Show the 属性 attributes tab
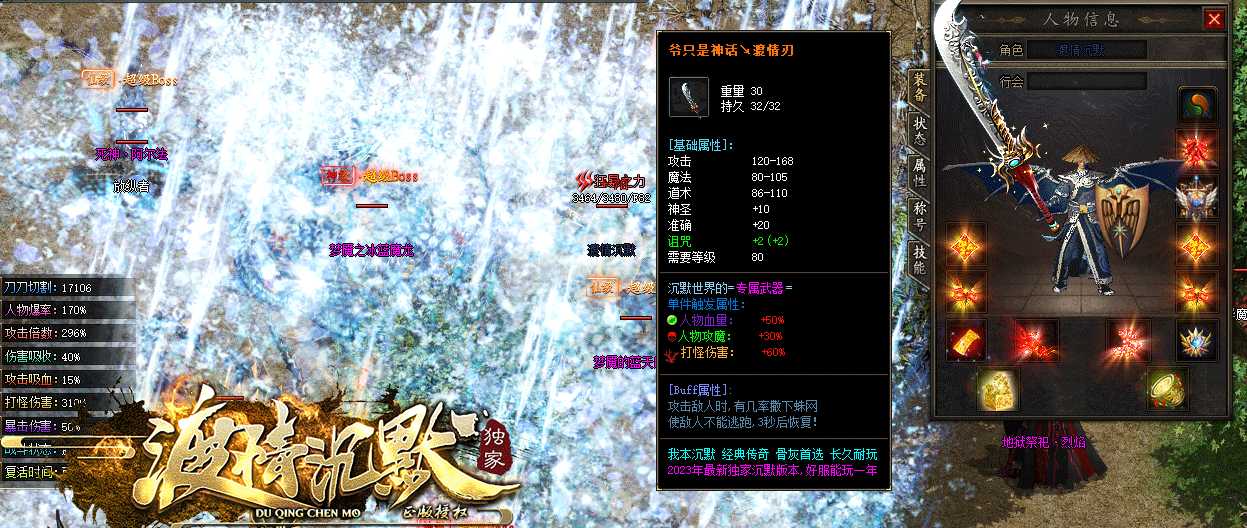This screenshot has width=1247, height=528. coord(919,174)
